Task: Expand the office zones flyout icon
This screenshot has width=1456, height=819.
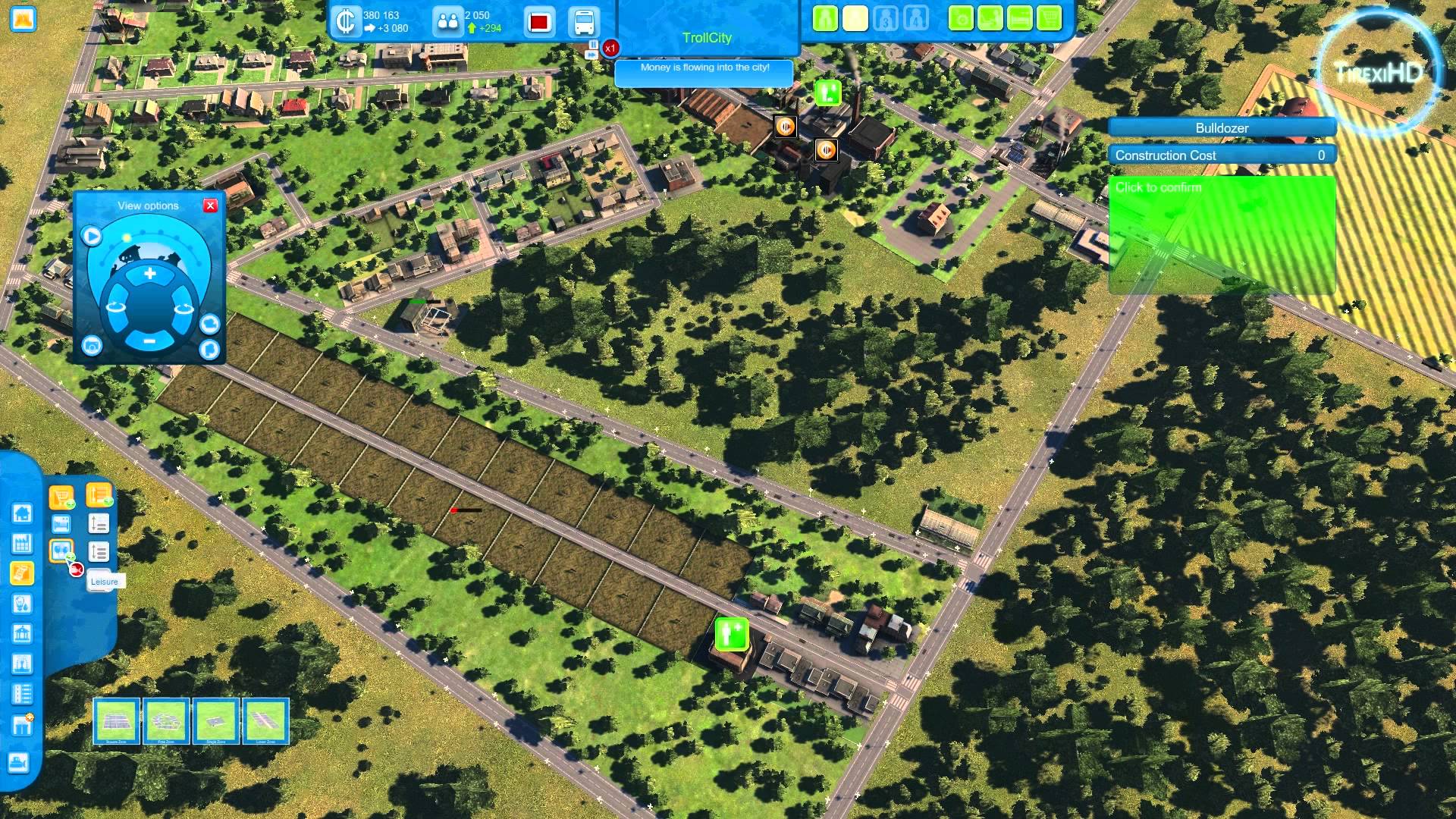Action: (99, 496)
